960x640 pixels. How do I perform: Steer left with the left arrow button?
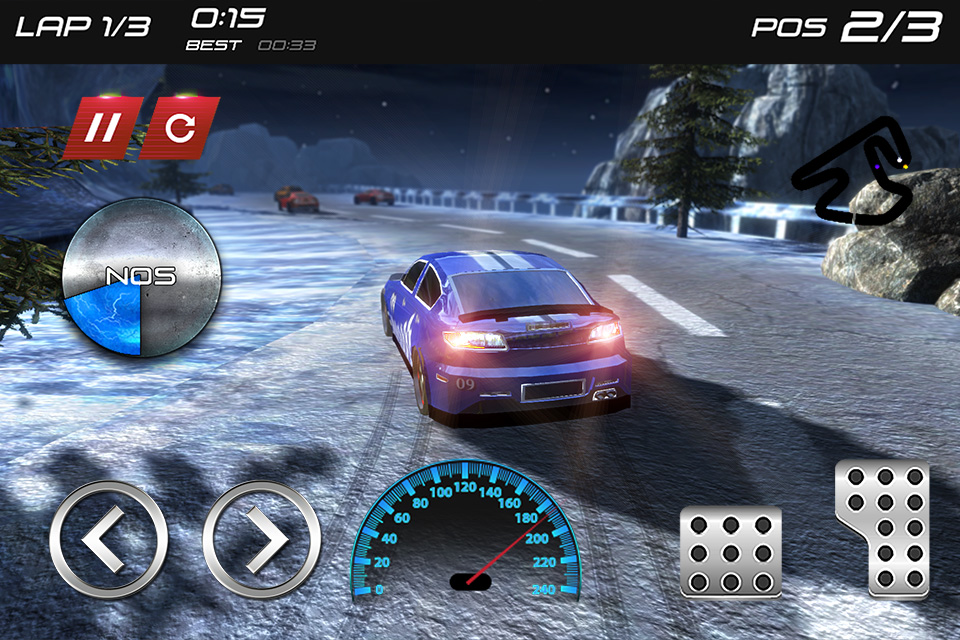click(108, 540)
